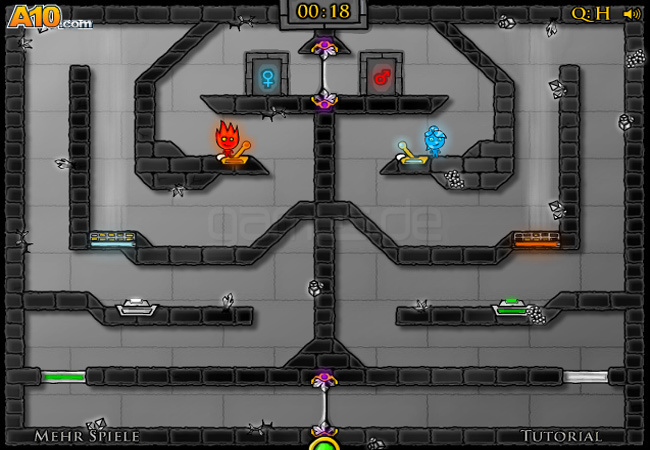The image size is (650, 450).
Task: Visit the A10.com logo link
Action: [49, 17]
